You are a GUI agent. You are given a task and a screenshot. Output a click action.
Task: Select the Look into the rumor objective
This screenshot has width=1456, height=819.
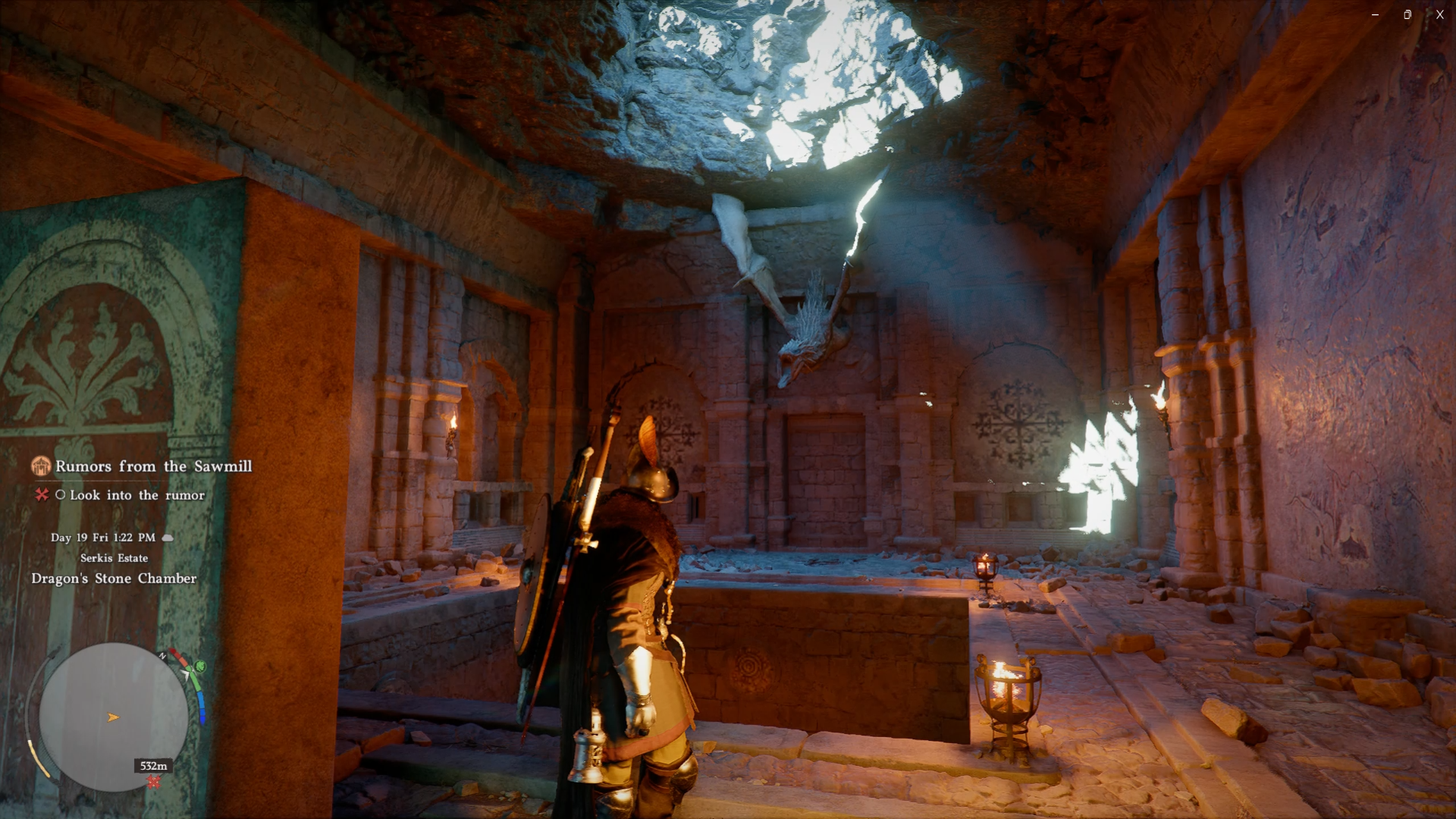pyautogui.click(x=137, y=495)
